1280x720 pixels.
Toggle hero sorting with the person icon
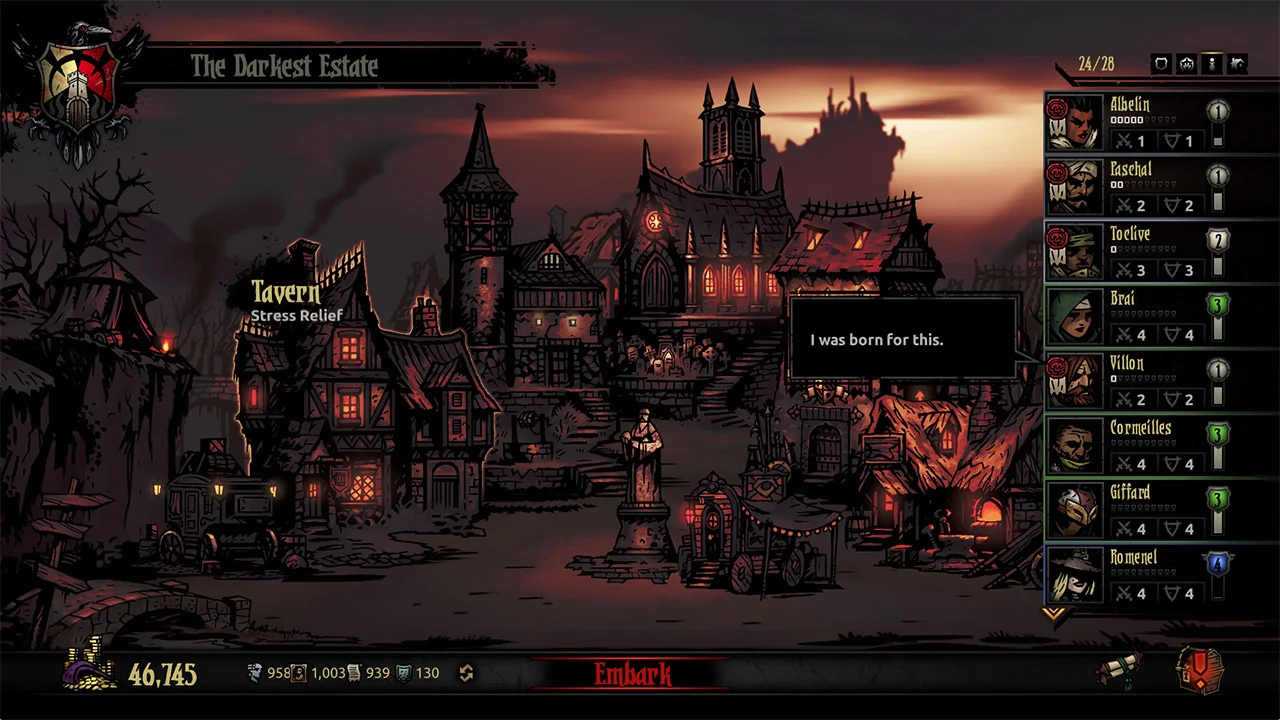(1212, 63)
